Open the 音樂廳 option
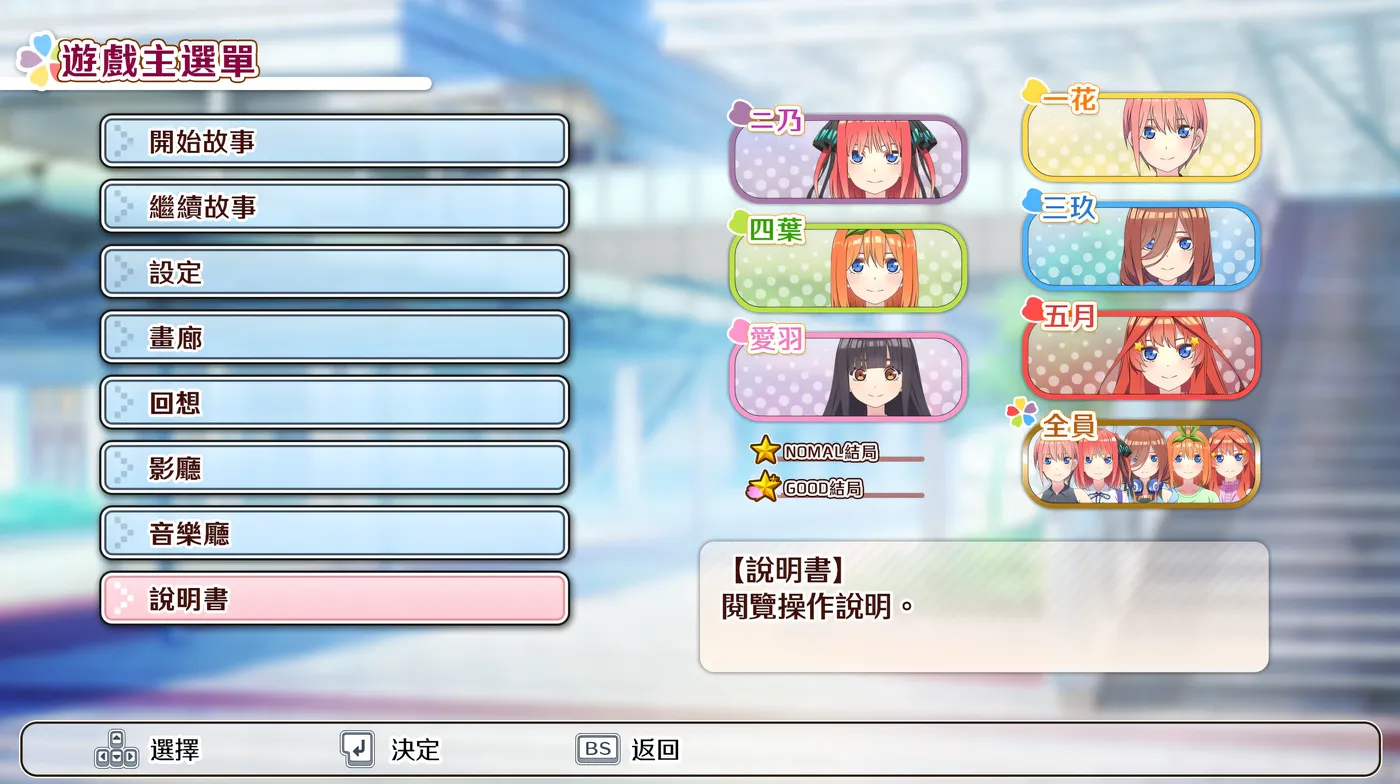 click(x=333, y=532)
